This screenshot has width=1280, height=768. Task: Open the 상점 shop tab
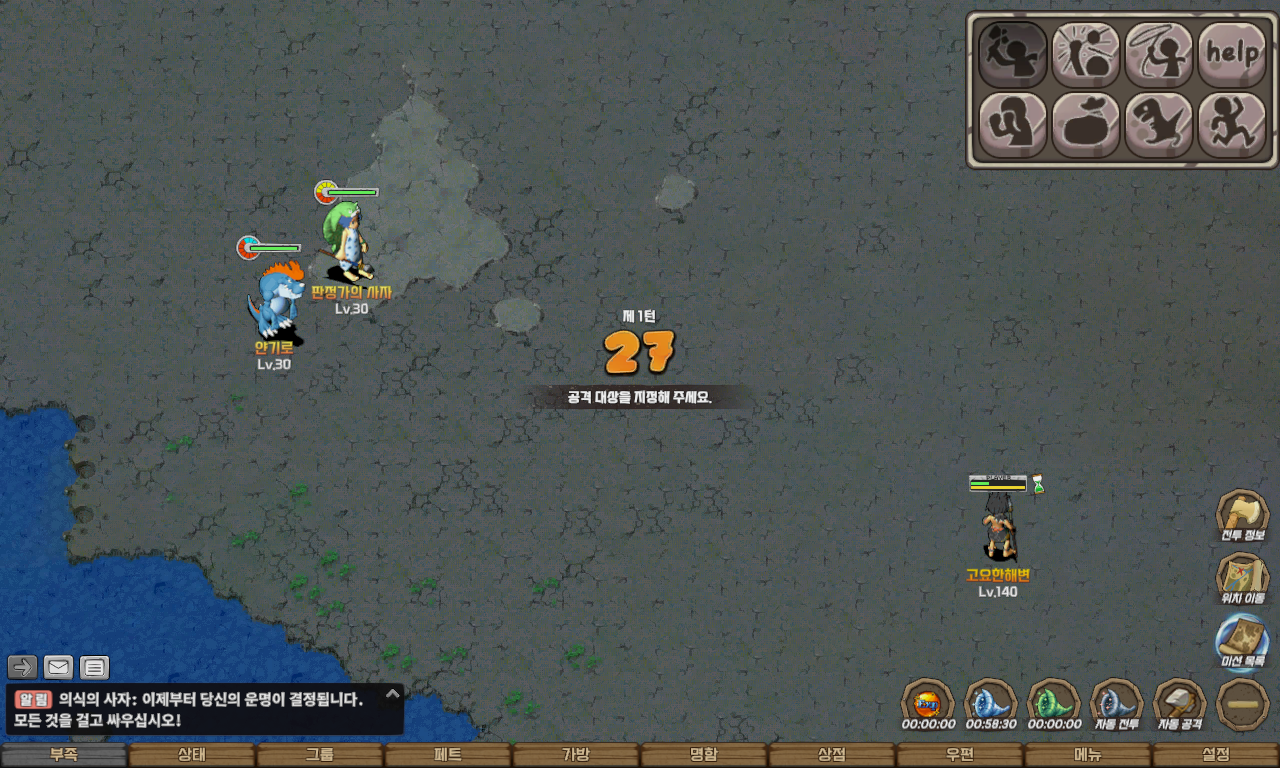pos(832,755)
